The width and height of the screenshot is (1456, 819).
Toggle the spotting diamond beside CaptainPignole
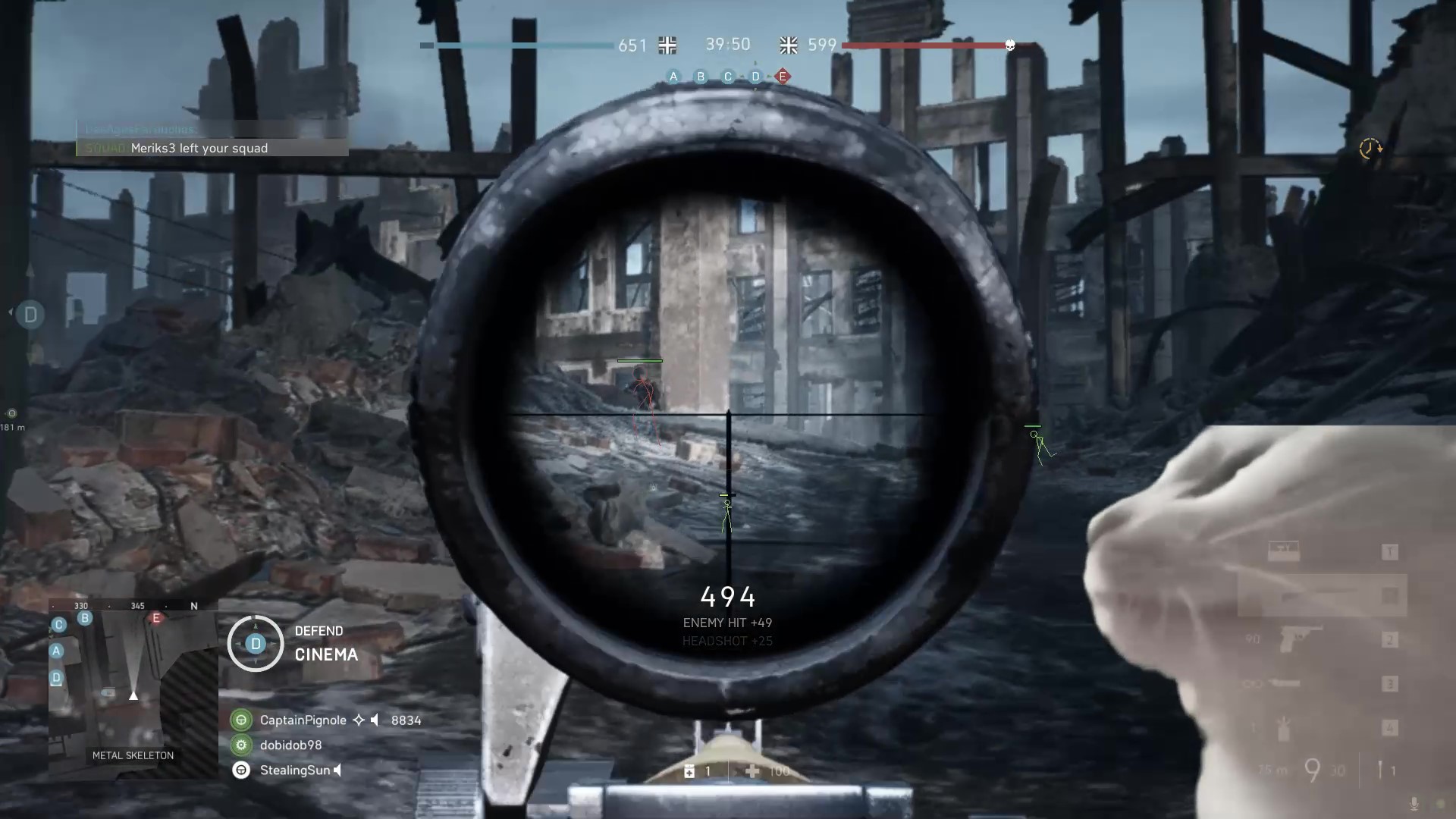coord(358,720)
